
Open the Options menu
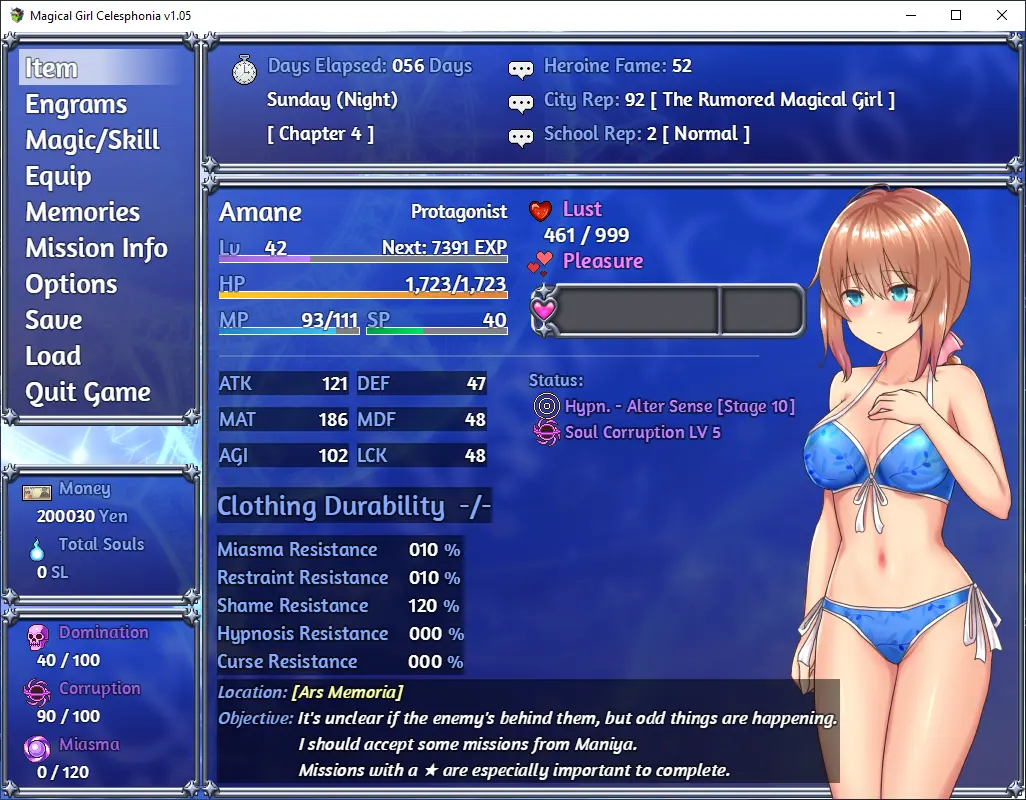click(71, 284)
